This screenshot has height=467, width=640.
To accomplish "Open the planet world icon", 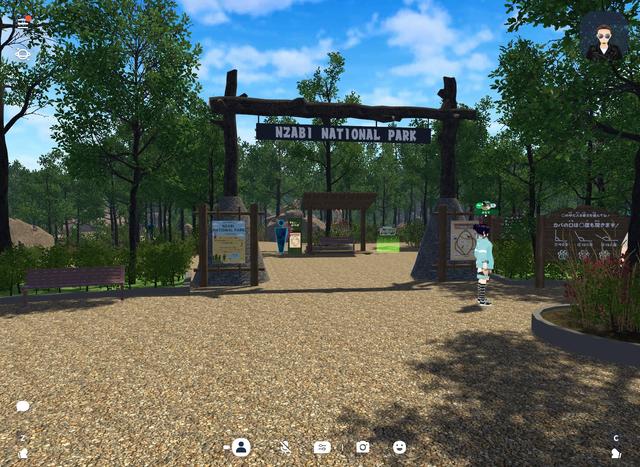I will [x=23, y=54].
